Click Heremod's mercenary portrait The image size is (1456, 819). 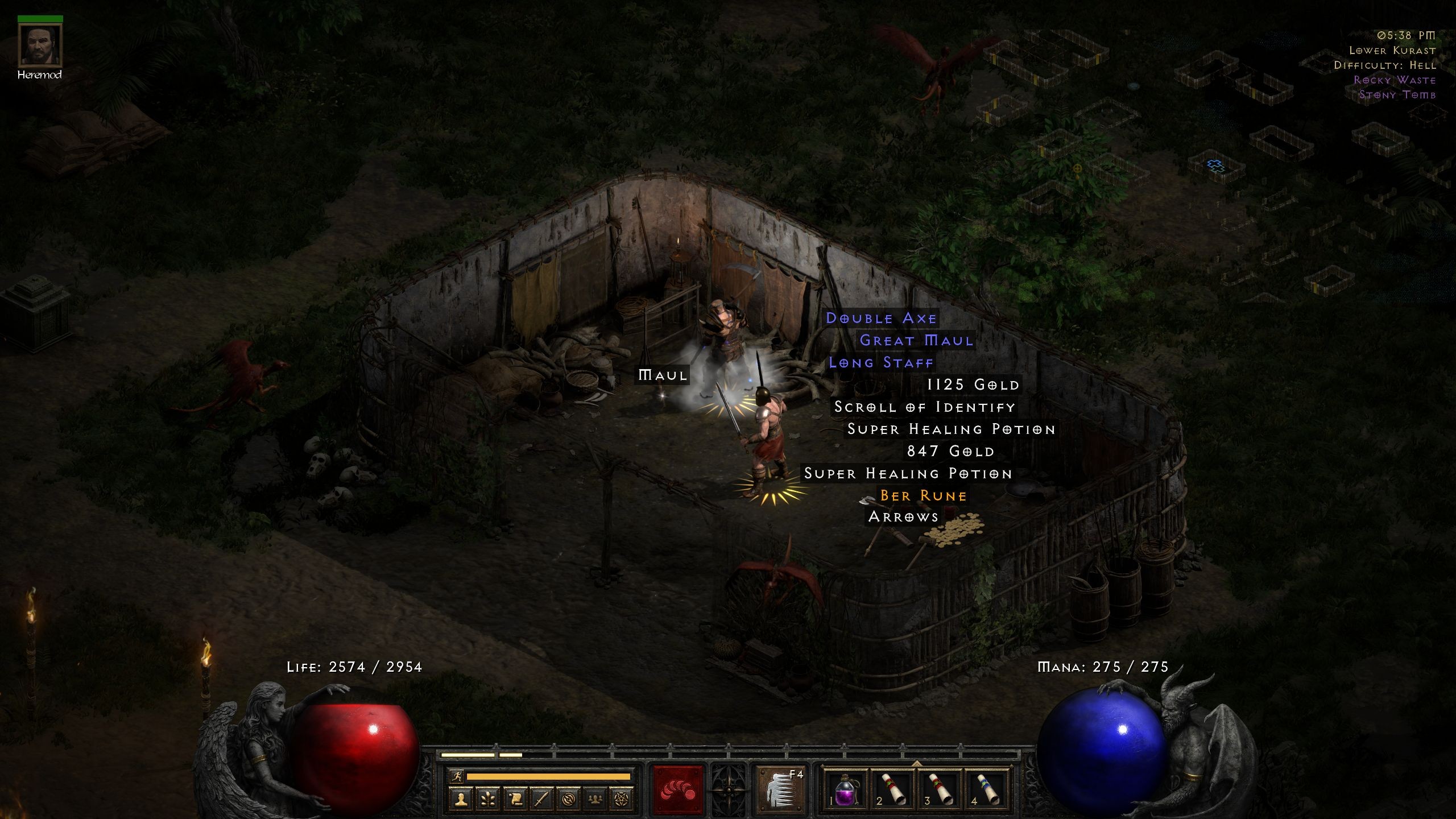tap(40, 45)
